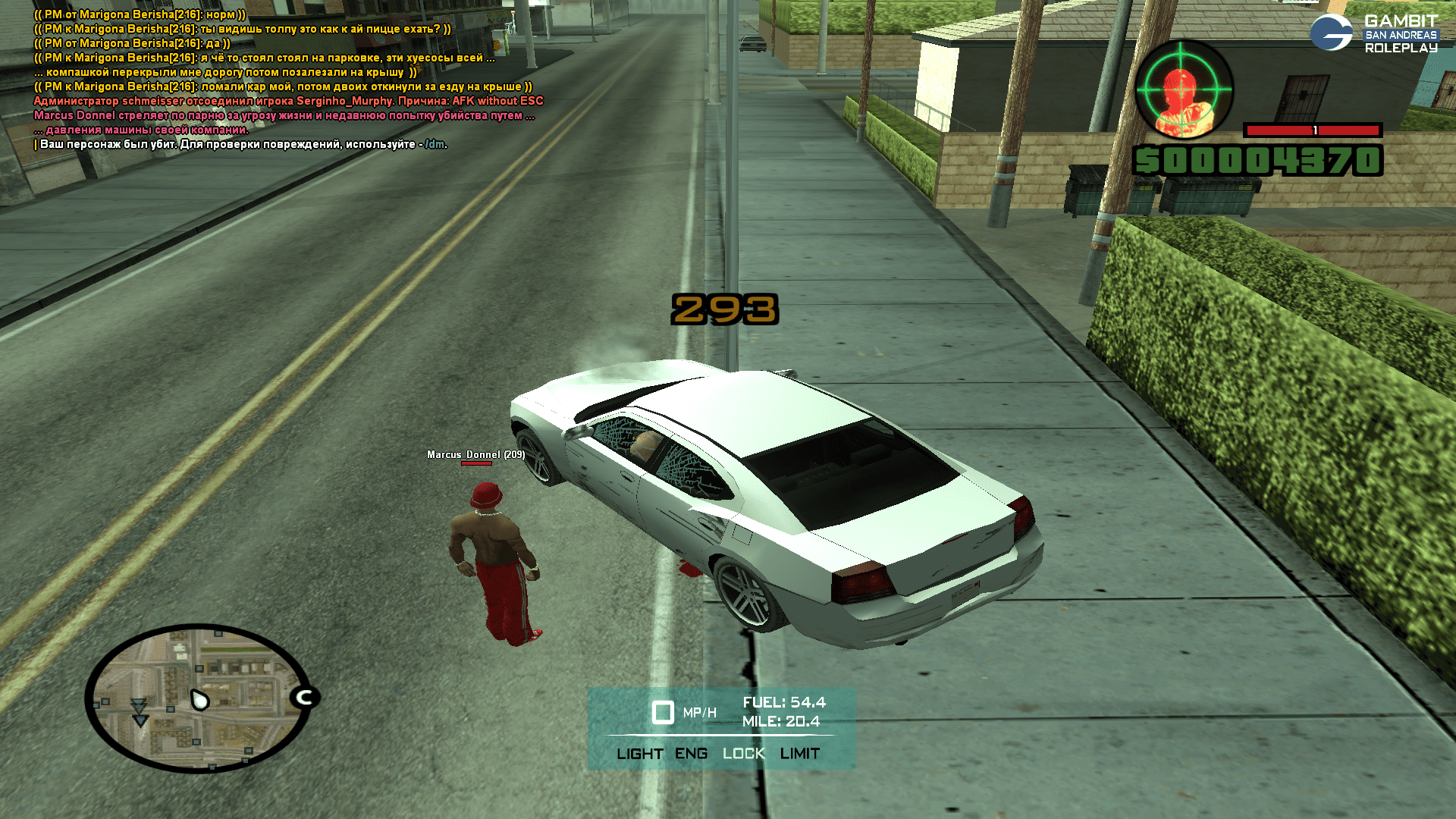Toggle the speed LIMIT indicator
The width and height of the screenshot is (1456, 819).
click(x=799, y=754)
